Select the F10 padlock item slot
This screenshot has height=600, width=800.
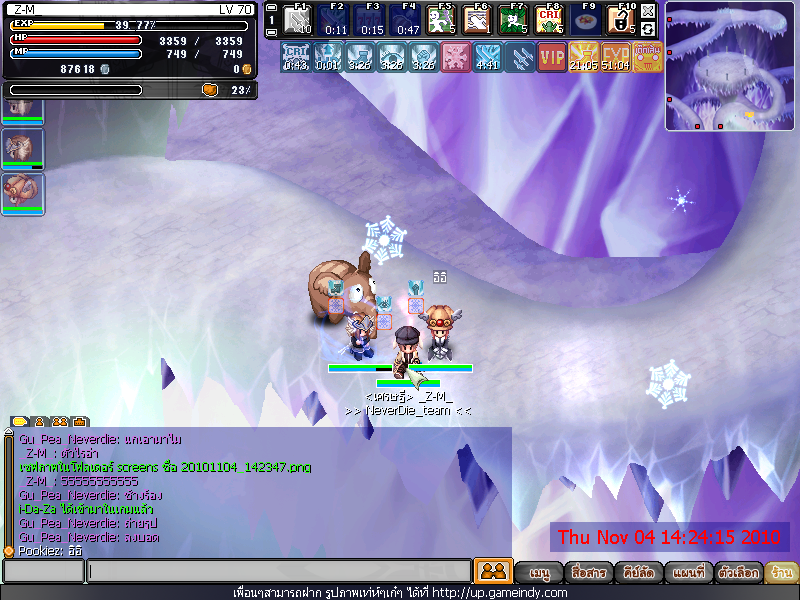(620, 20)
